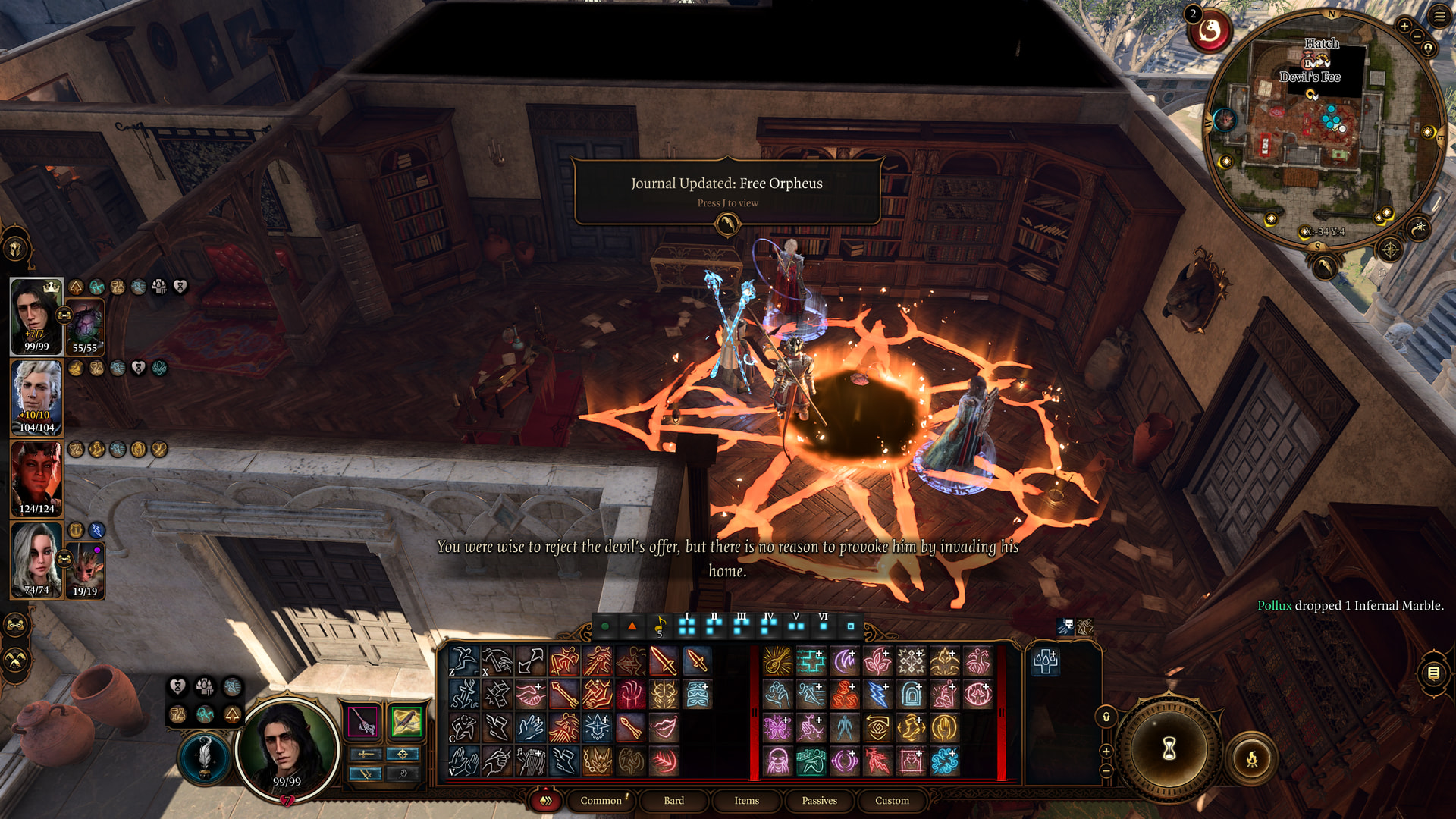
Task: Click the Journal Updated: Free Orpheus notification
Action: pyautogui.click(x=726, y=191)
